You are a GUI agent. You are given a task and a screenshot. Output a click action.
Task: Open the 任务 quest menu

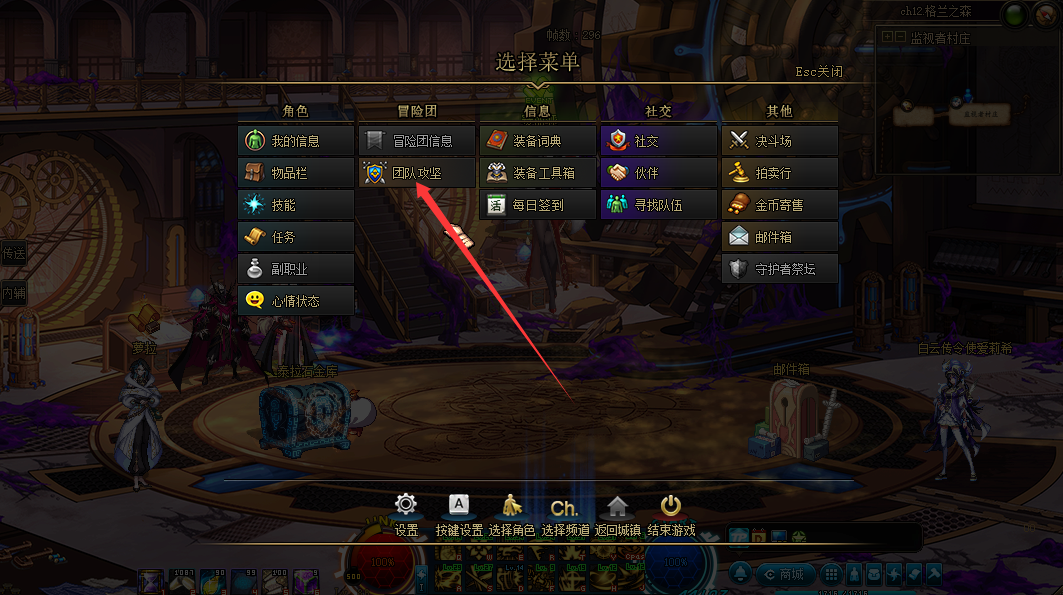pyautogui.click(x=296, y=237)
